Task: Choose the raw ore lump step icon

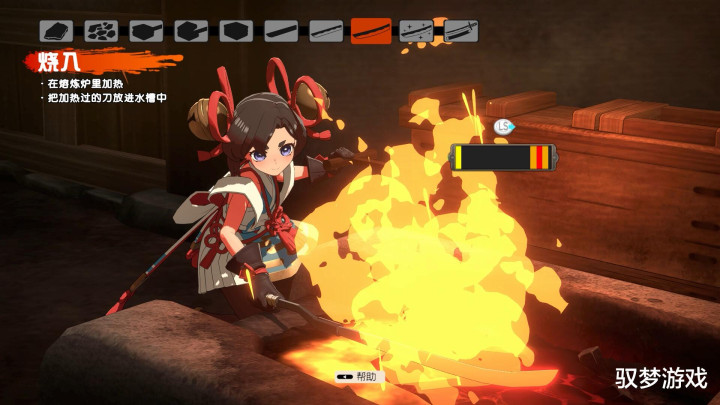Action: pyautogui.click(x=56, y=30)
